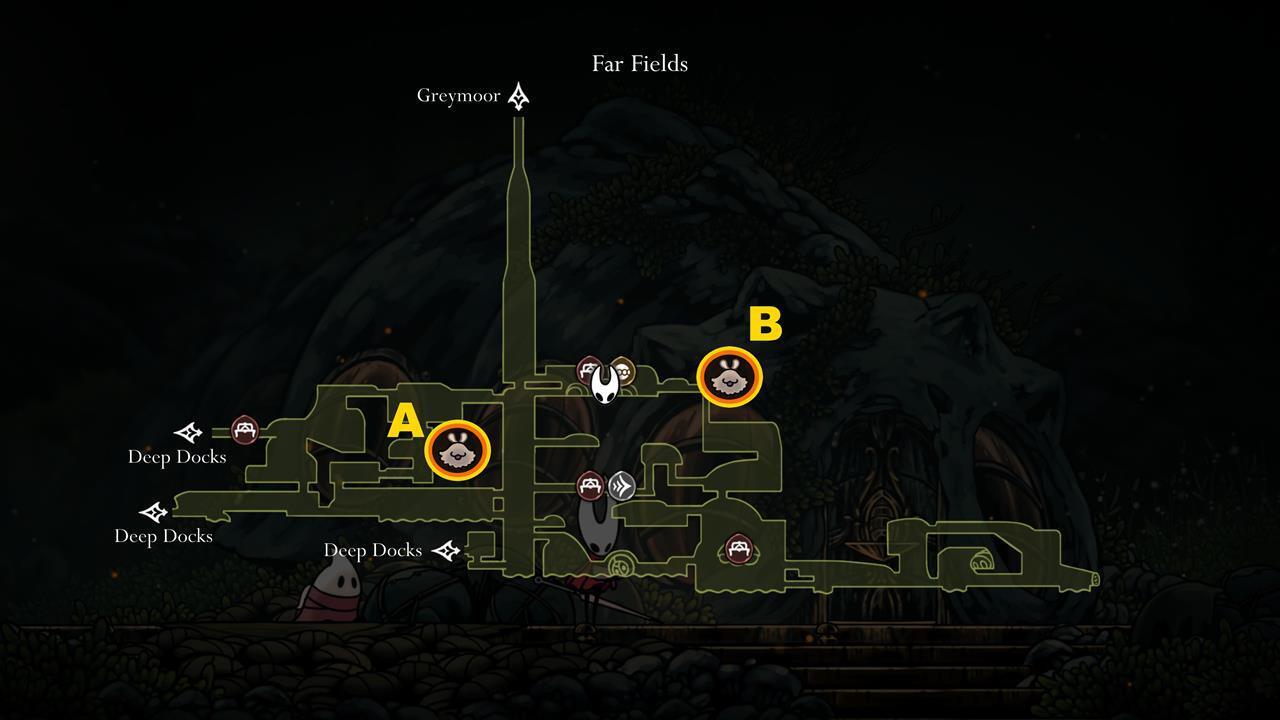The height and width of the screenshot is (720, 1280).
Task: Select the Greymoor label text
Action: [x=458, y=96]
